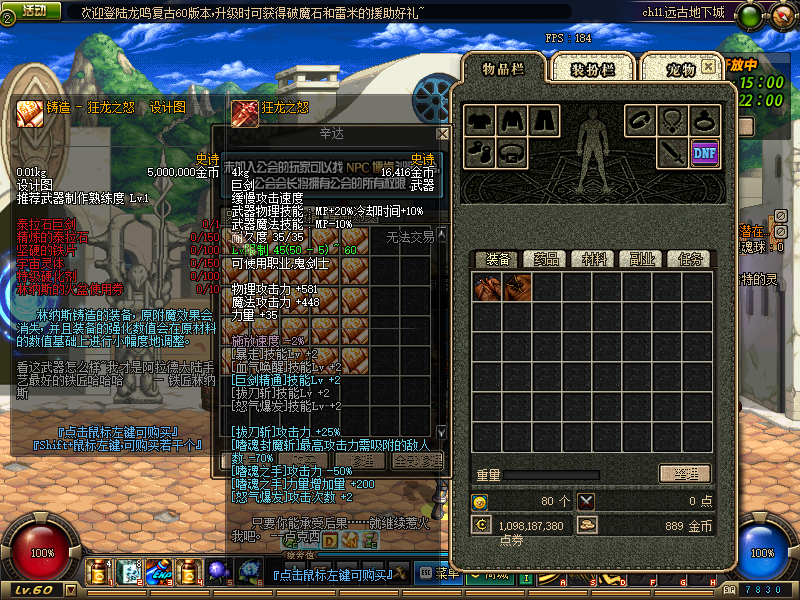Use the purple flower quickslot item
800x600 pixels.
point(218,572)
